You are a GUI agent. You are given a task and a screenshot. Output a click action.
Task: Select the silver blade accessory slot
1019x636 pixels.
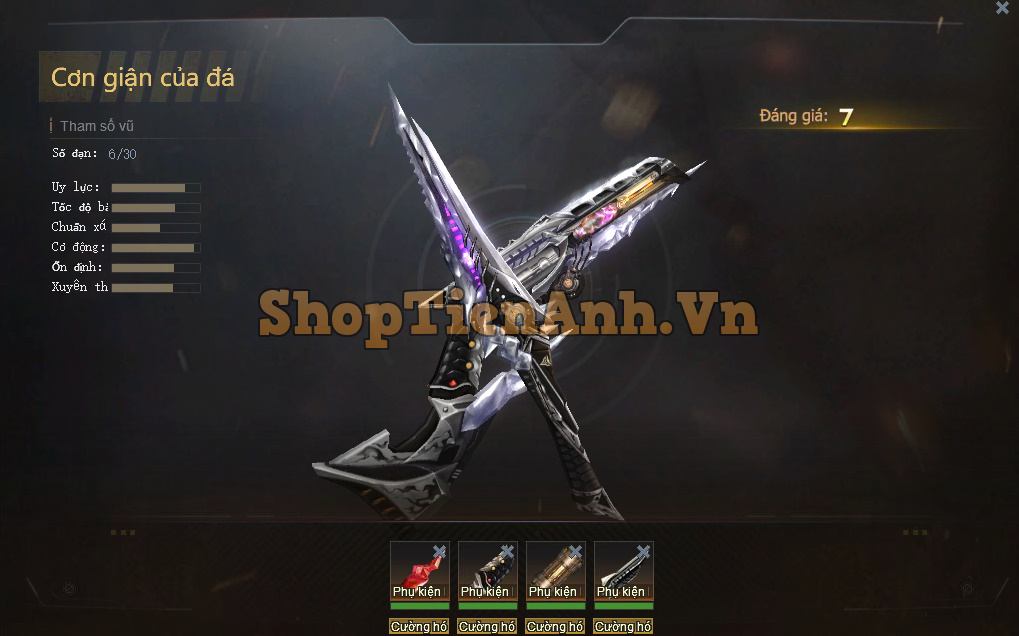pos(621,572)
